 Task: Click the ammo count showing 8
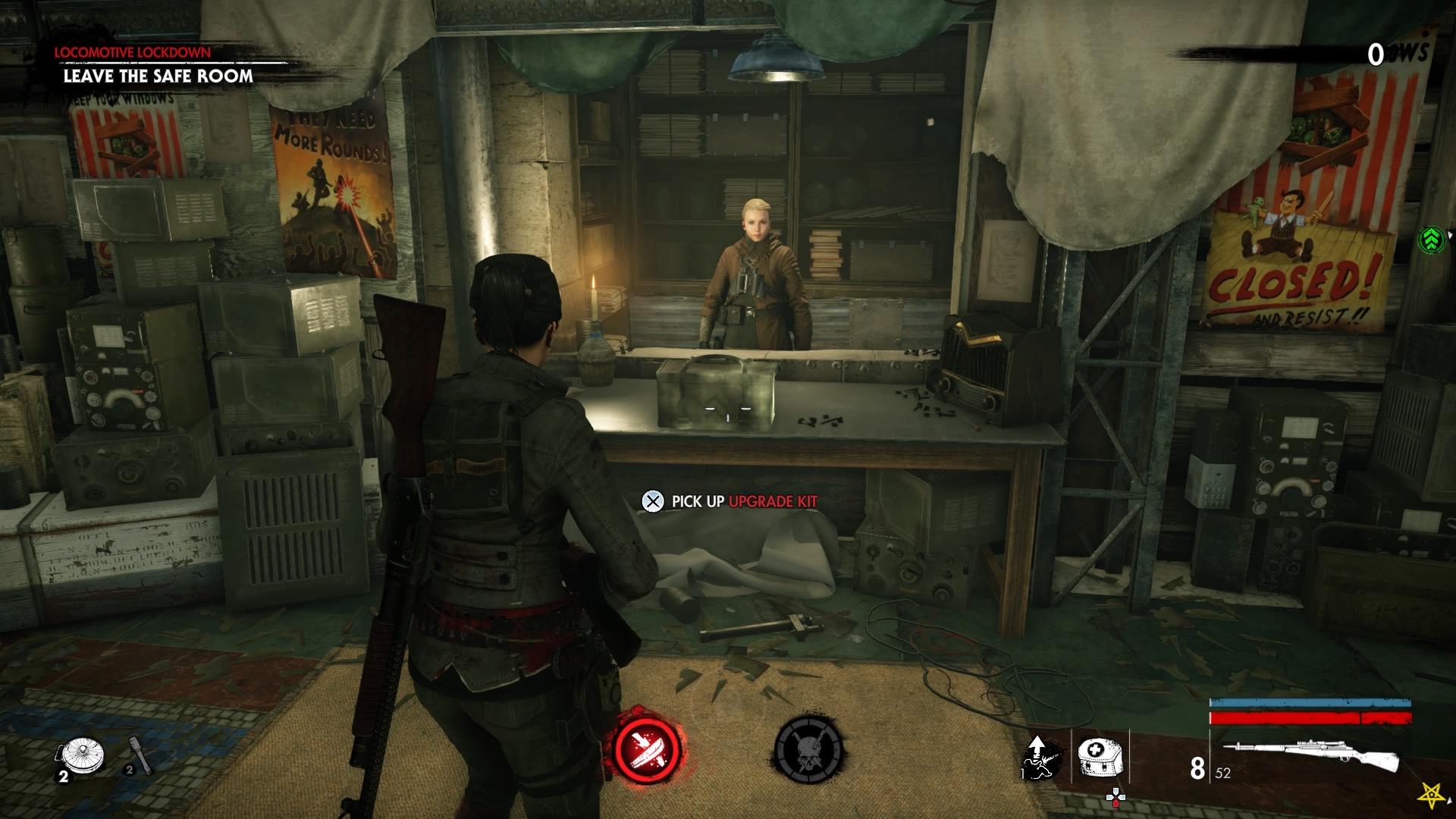tap(1199, 768)
